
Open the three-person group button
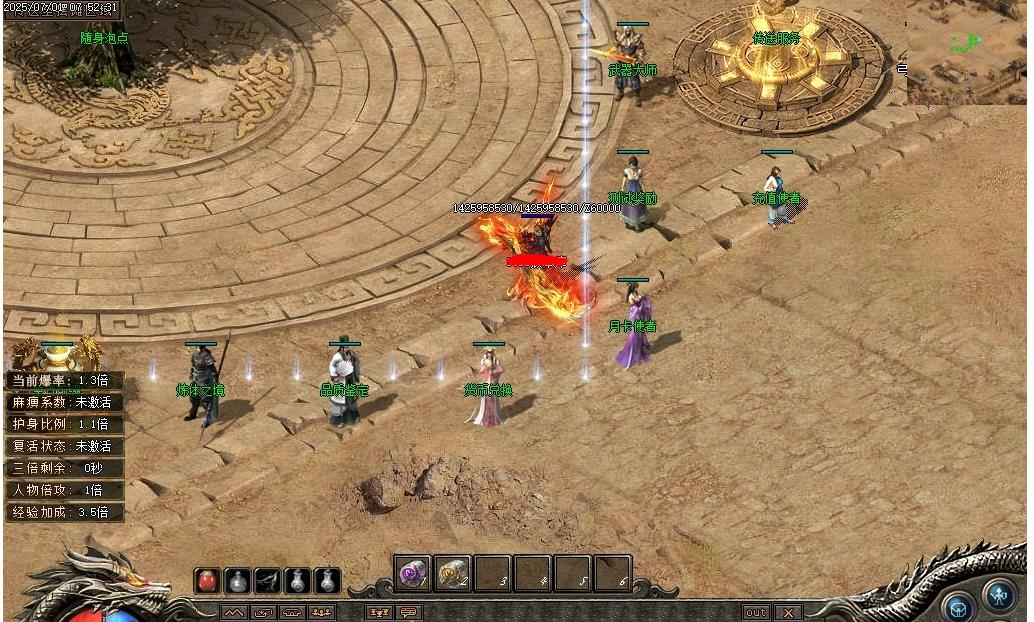pyautogui.click(x=322, y=612)
